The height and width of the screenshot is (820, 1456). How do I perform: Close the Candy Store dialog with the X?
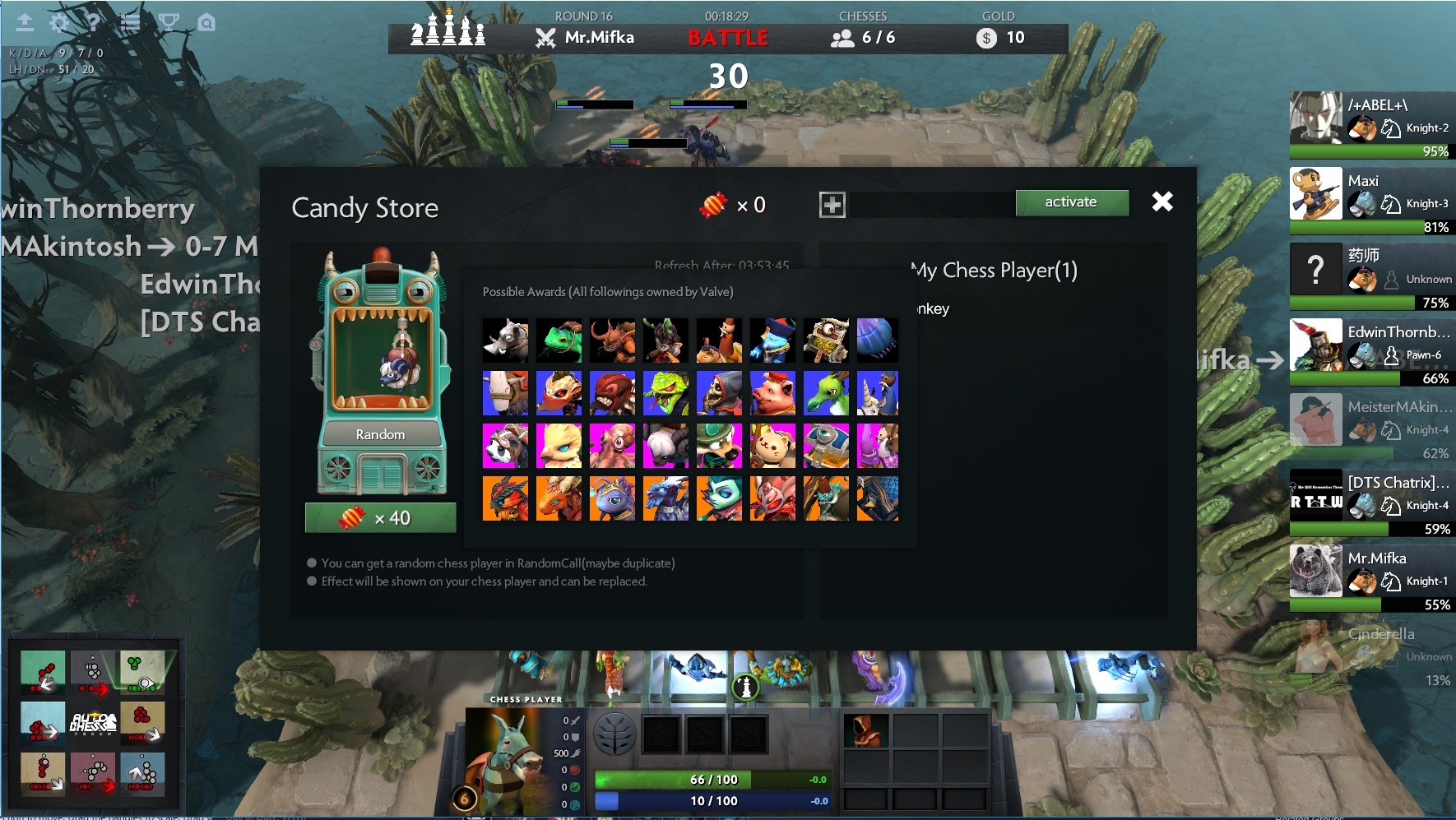[x=1162, y=201]
